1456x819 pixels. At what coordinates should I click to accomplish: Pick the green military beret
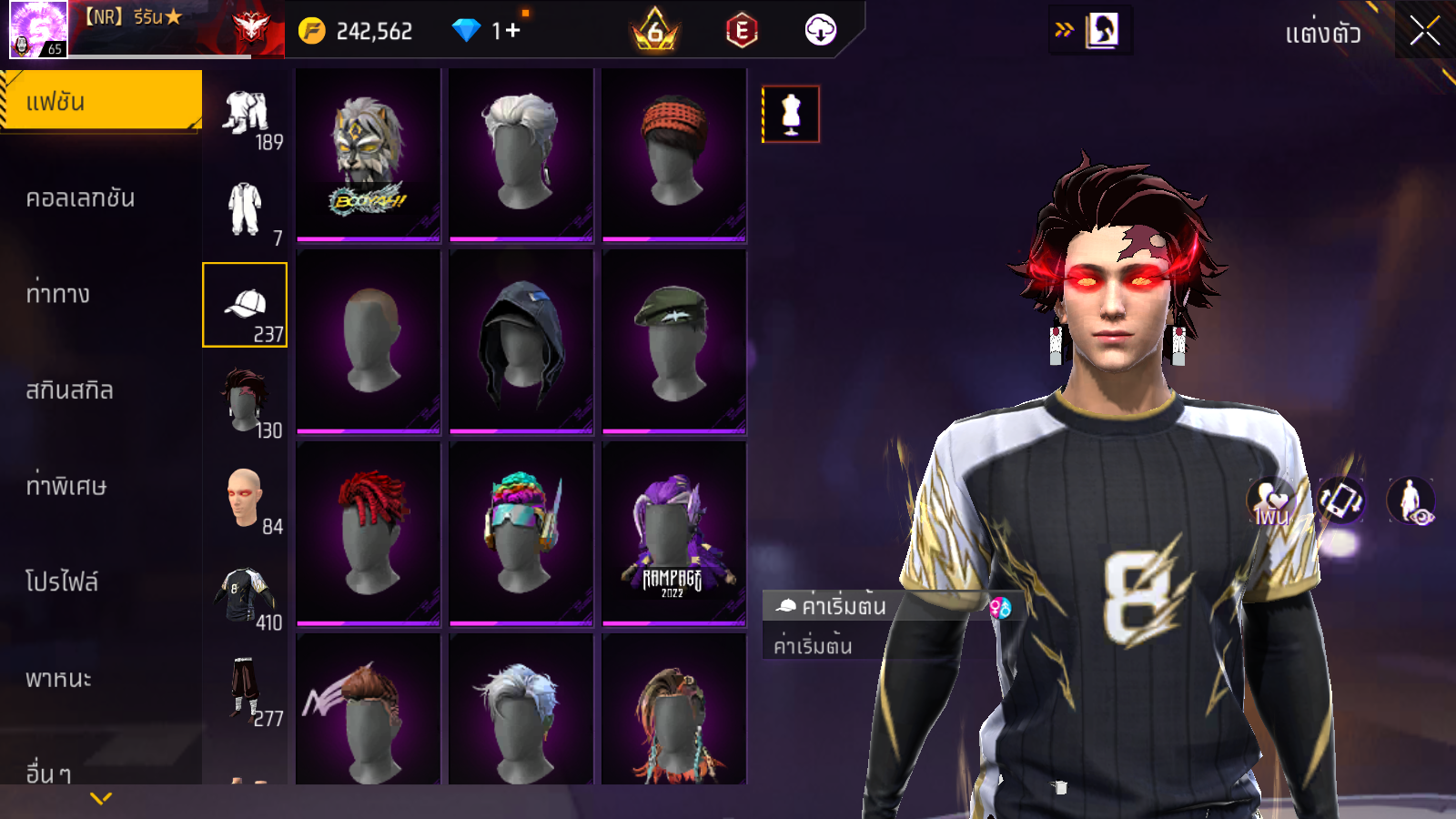coord(673,341)
